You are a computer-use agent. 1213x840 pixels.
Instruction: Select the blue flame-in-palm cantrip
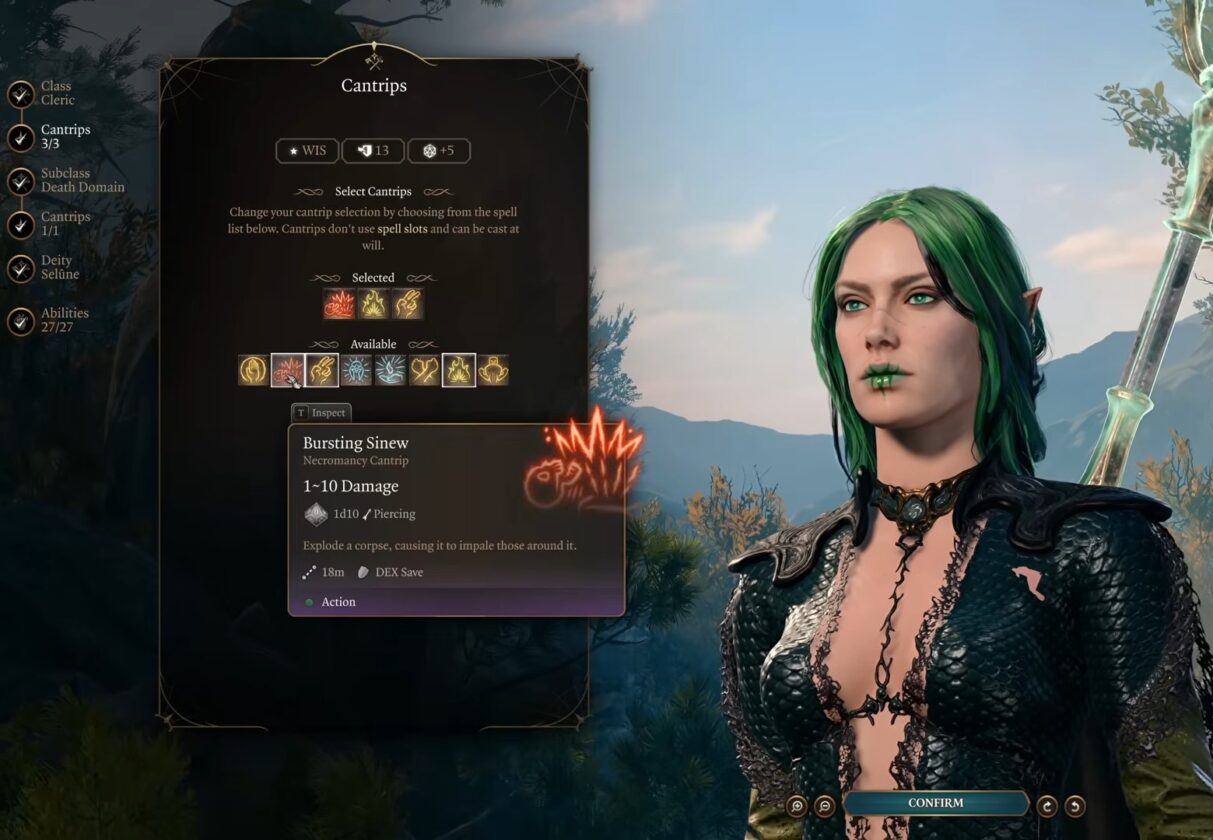(390, 370)
